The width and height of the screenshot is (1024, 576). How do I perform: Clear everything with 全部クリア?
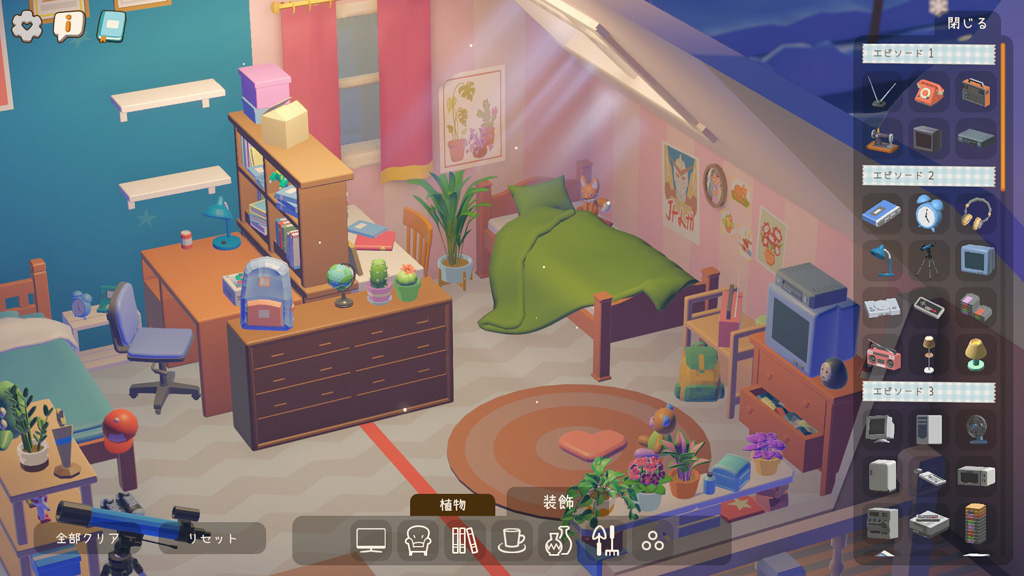point(87,538)
